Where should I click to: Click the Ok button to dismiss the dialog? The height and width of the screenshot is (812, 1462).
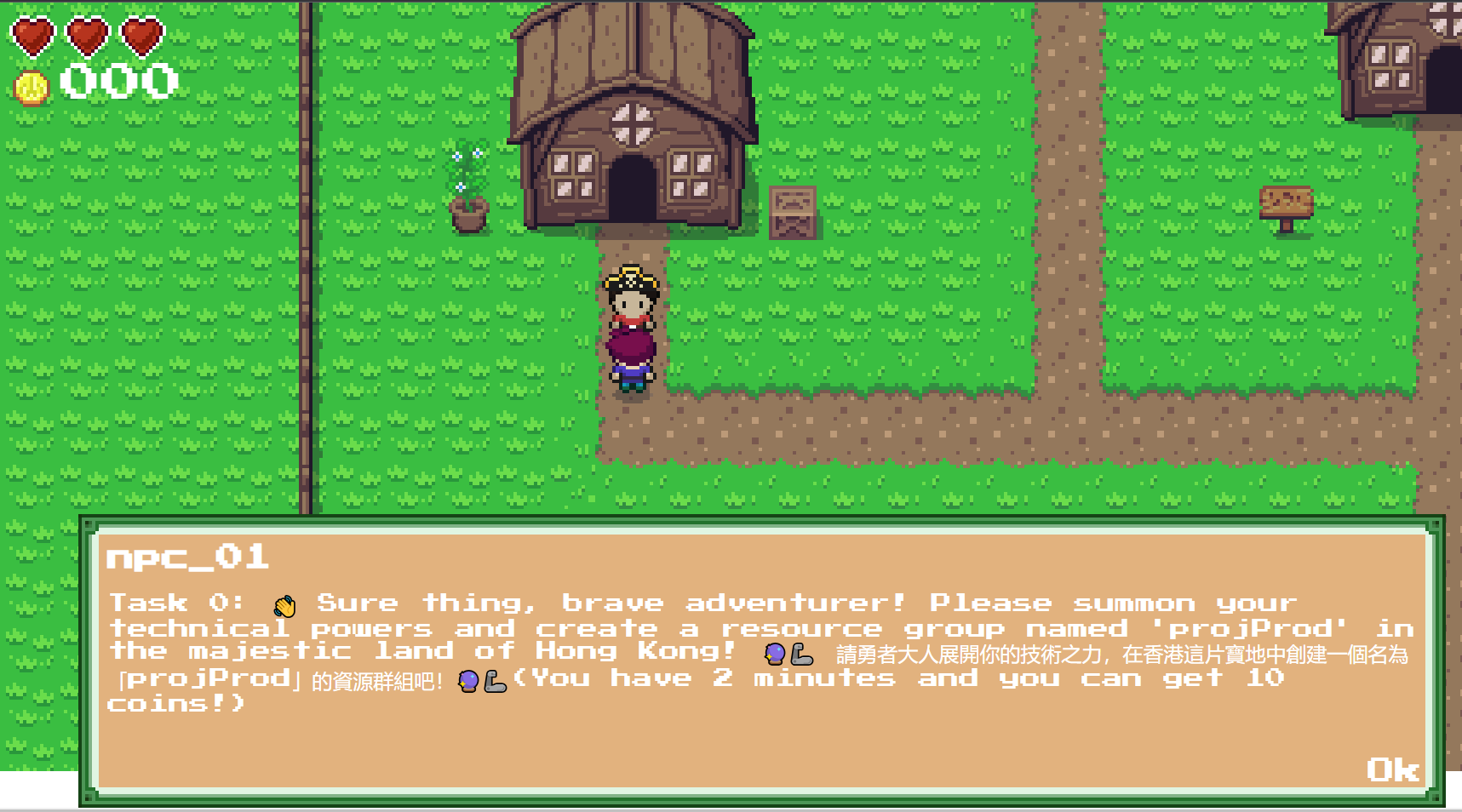tap(1393, 771)
